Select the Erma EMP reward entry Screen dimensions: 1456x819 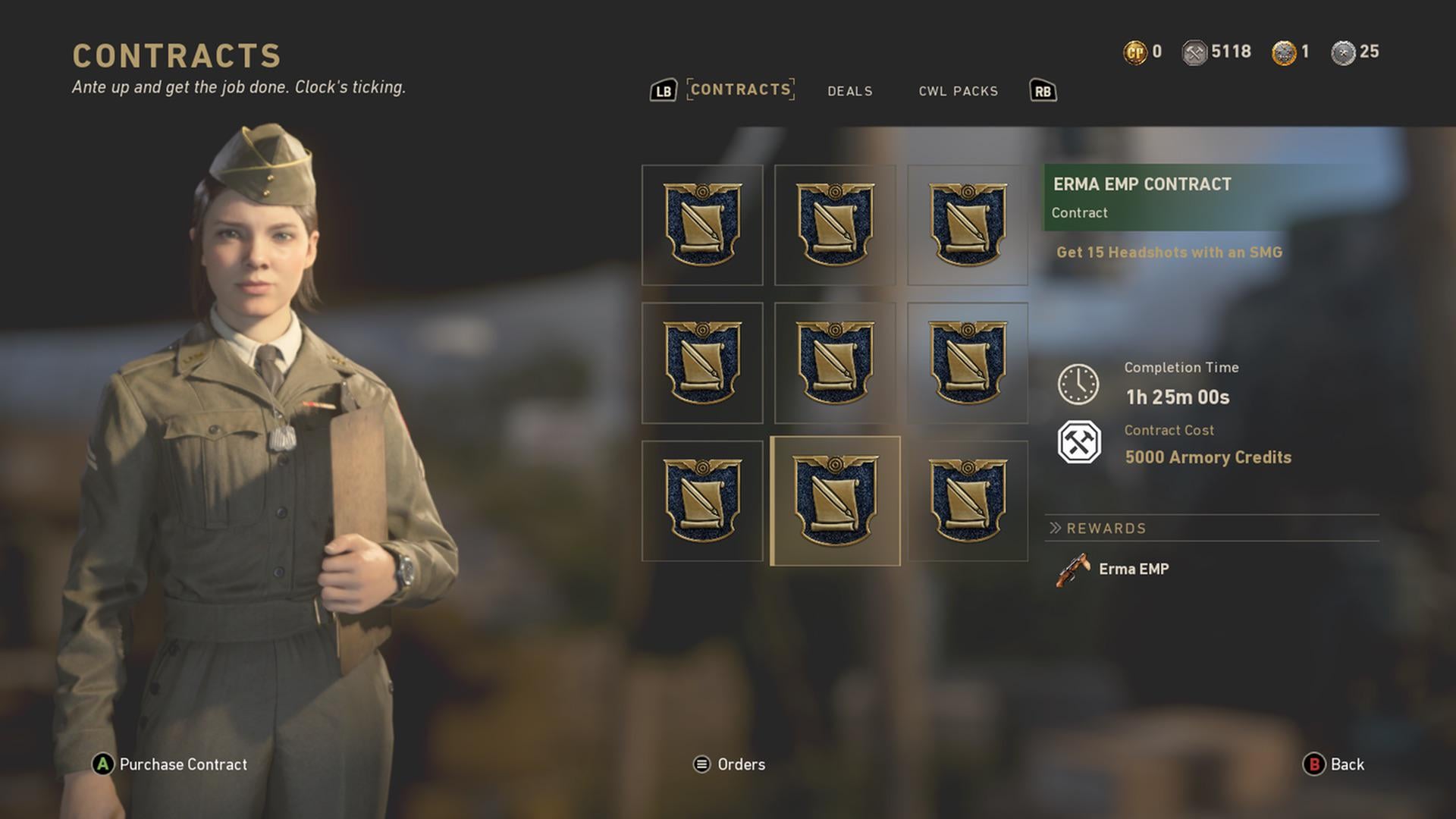tap(1113, 570)
